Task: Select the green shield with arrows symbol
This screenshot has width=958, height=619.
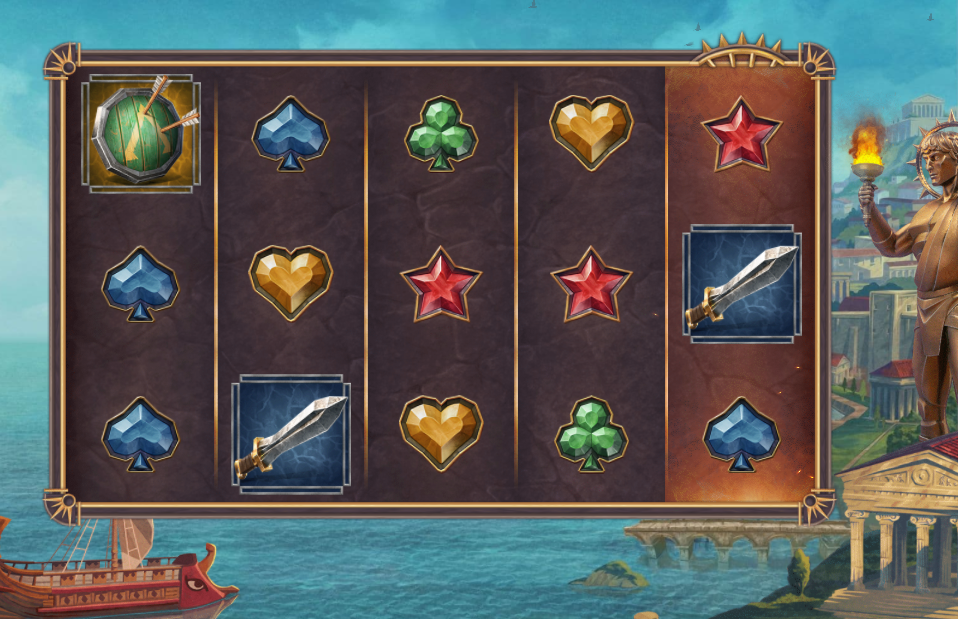Action: pos(140,132)
